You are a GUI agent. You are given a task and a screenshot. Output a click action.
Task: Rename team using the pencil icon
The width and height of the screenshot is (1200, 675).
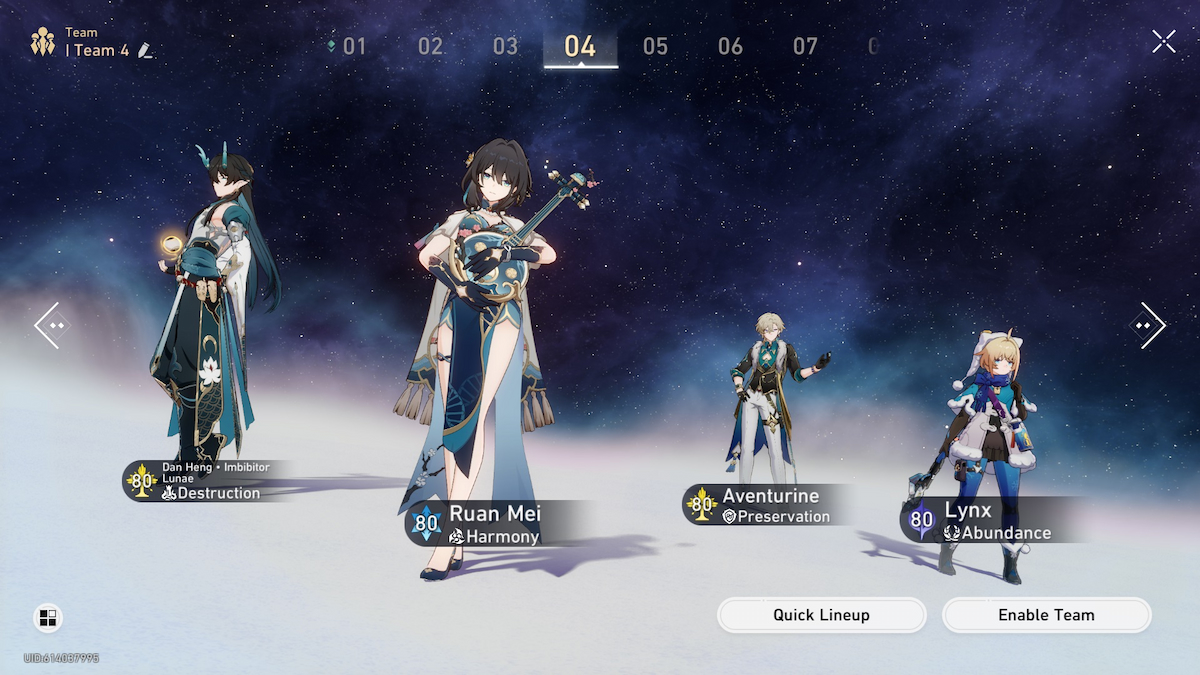146,50
